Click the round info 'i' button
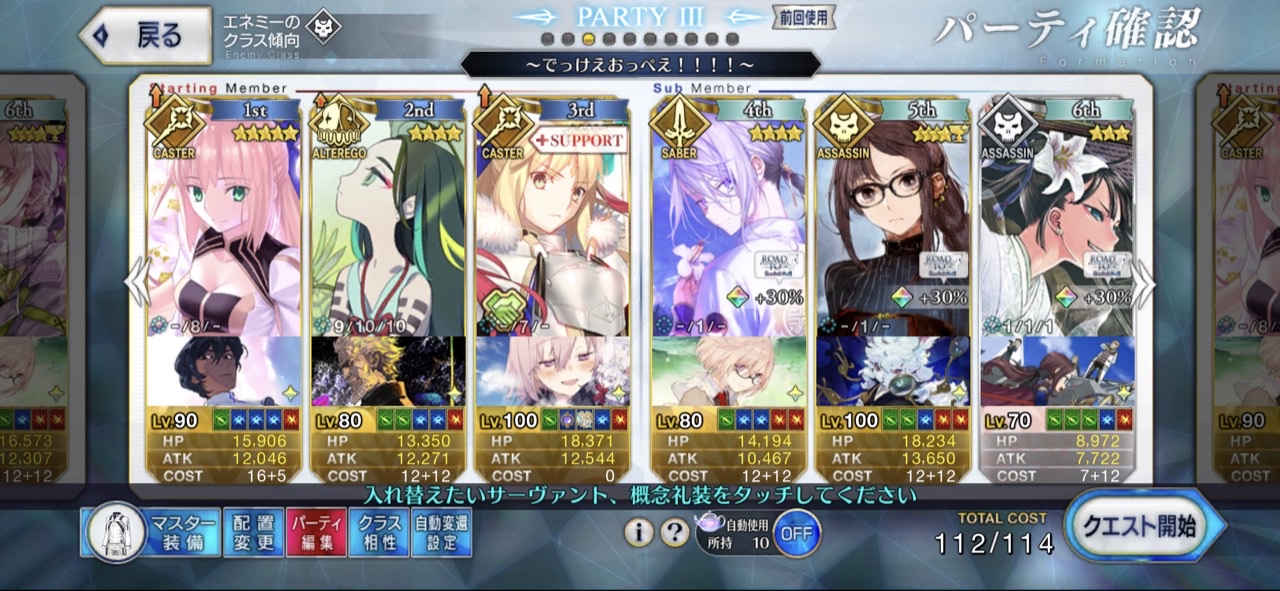Image resolution: width=1280 pixels, height=591 pixels. (639, 533)
